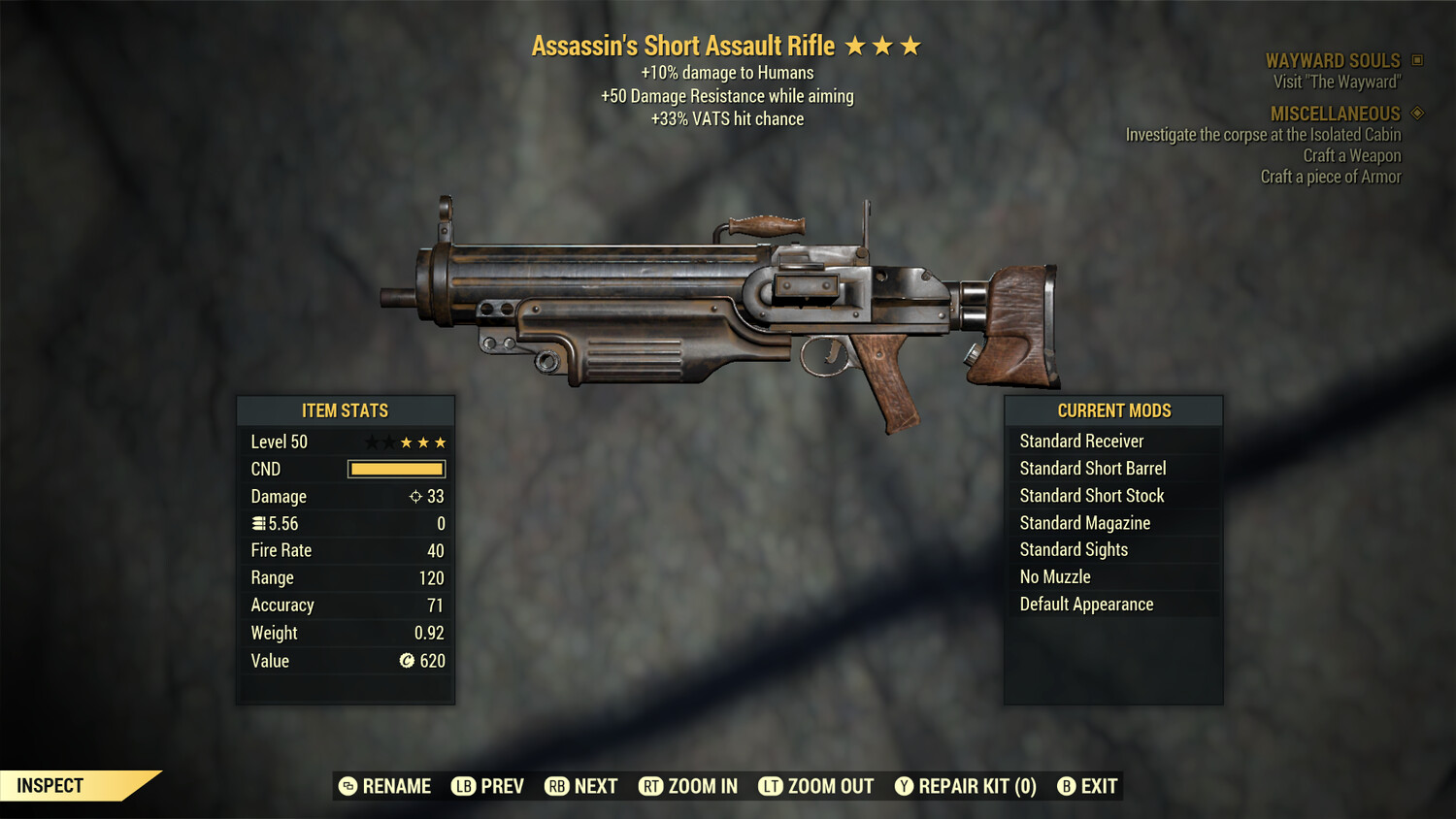
Task: Click the Y Repair Kit button icon
Action: click(905, 786)
